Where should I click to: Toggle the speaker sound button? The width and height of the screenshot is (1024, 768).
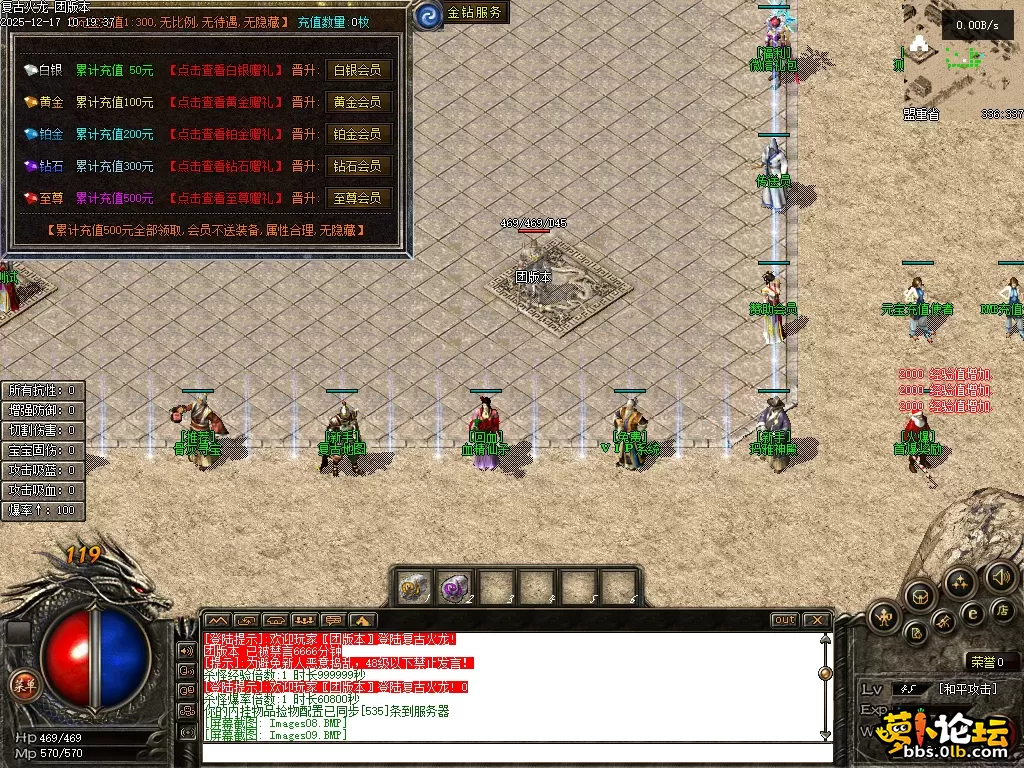pyautogui.click(x=1001, y=577)
